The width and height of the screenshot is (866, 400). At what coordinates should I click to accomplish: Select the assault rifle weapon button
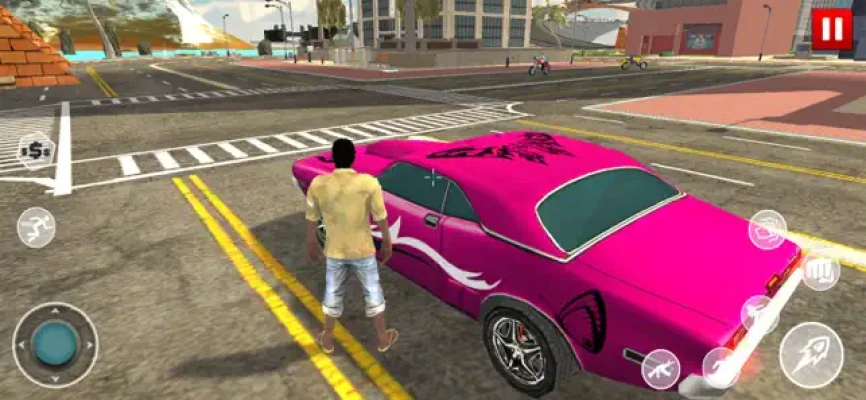pyautogui.click(x=661, y=368)
